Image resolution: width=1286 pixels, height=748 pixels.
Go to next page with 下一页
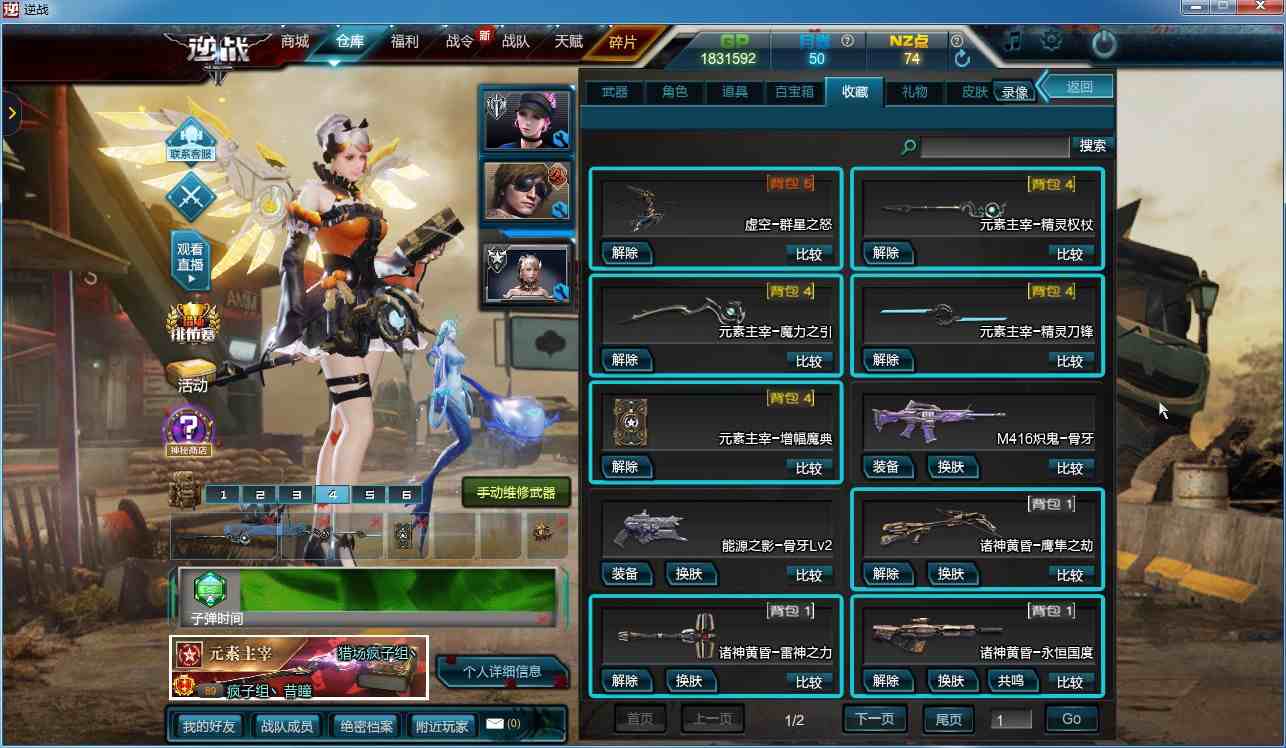click(x=875, y=718)
